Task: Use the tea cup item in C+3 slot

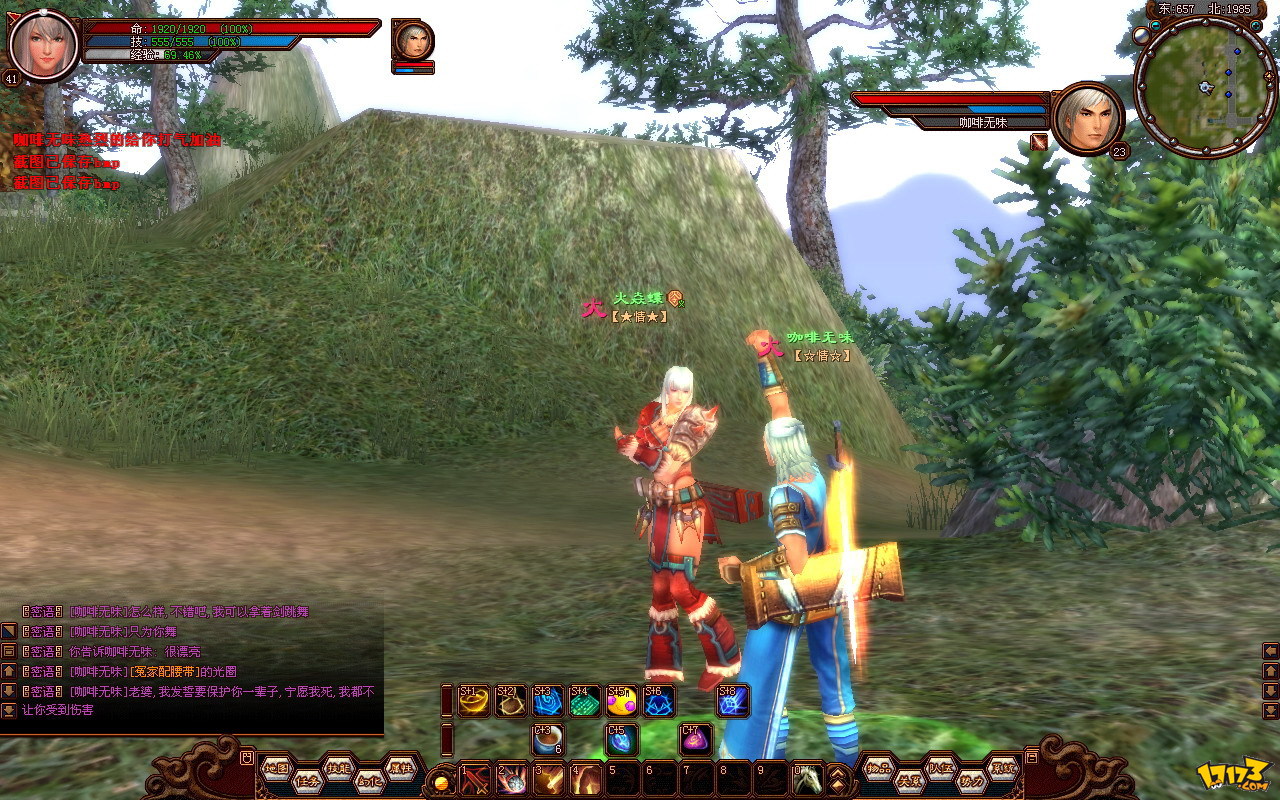Action: tap(548, 739)
